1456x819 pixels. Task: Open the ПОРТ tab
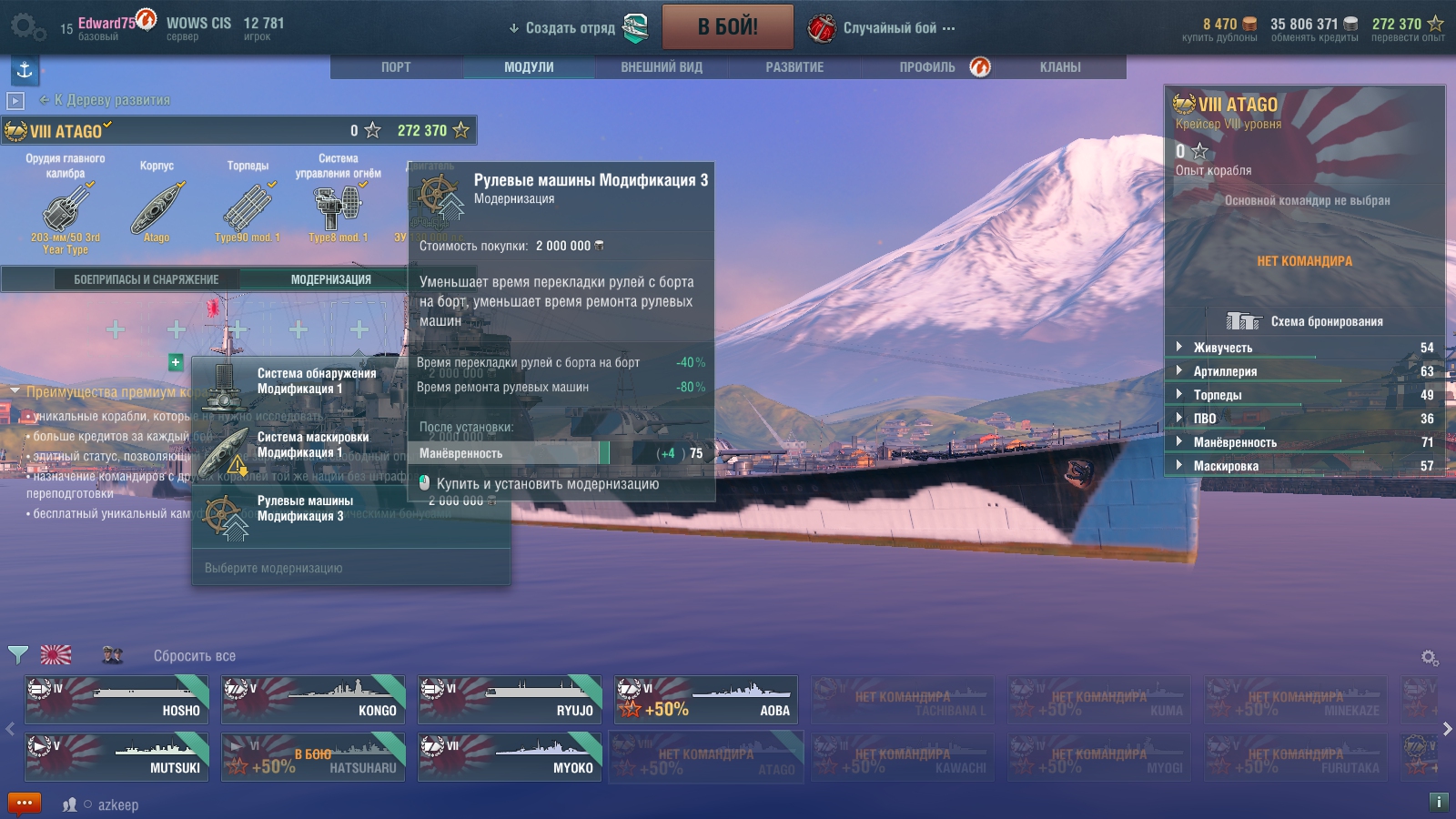pos(396,67)
